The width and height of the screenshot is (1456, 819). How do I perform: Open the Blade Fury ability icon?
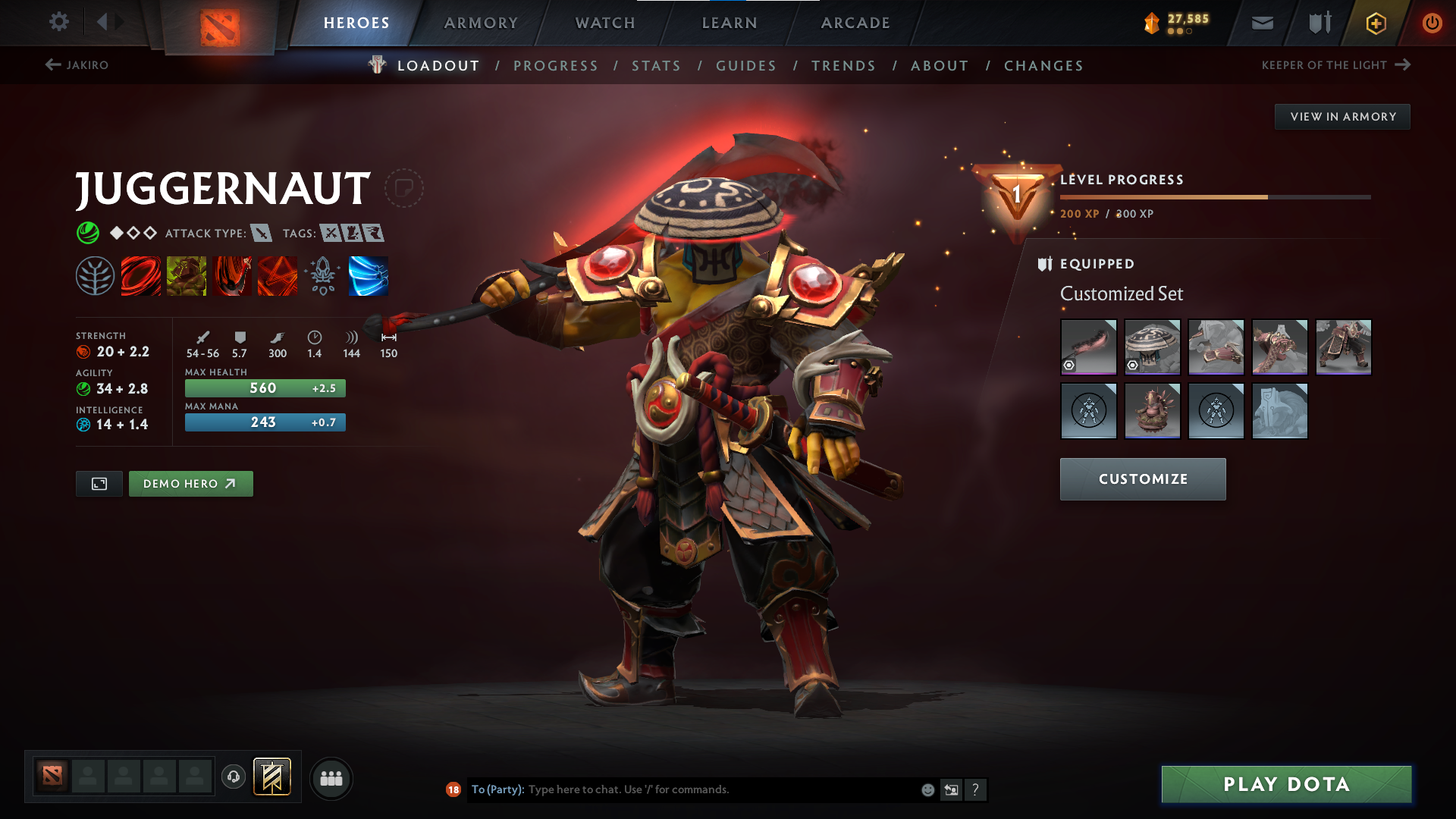(142, 276)
